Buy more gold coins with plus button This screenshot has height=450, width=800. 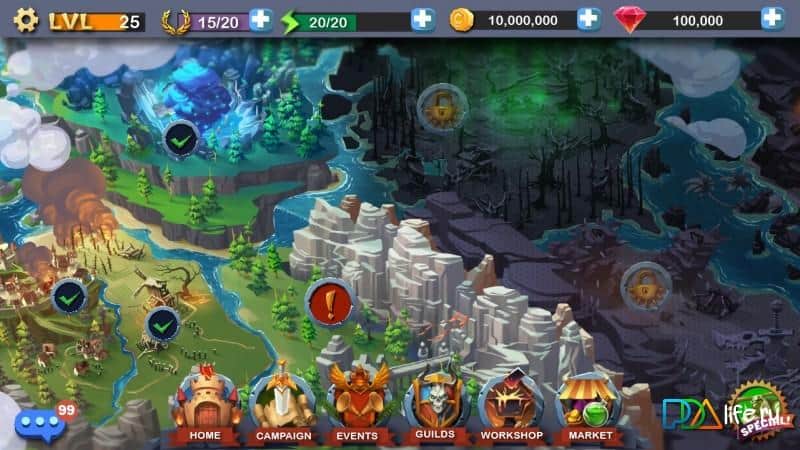(589, 19)
